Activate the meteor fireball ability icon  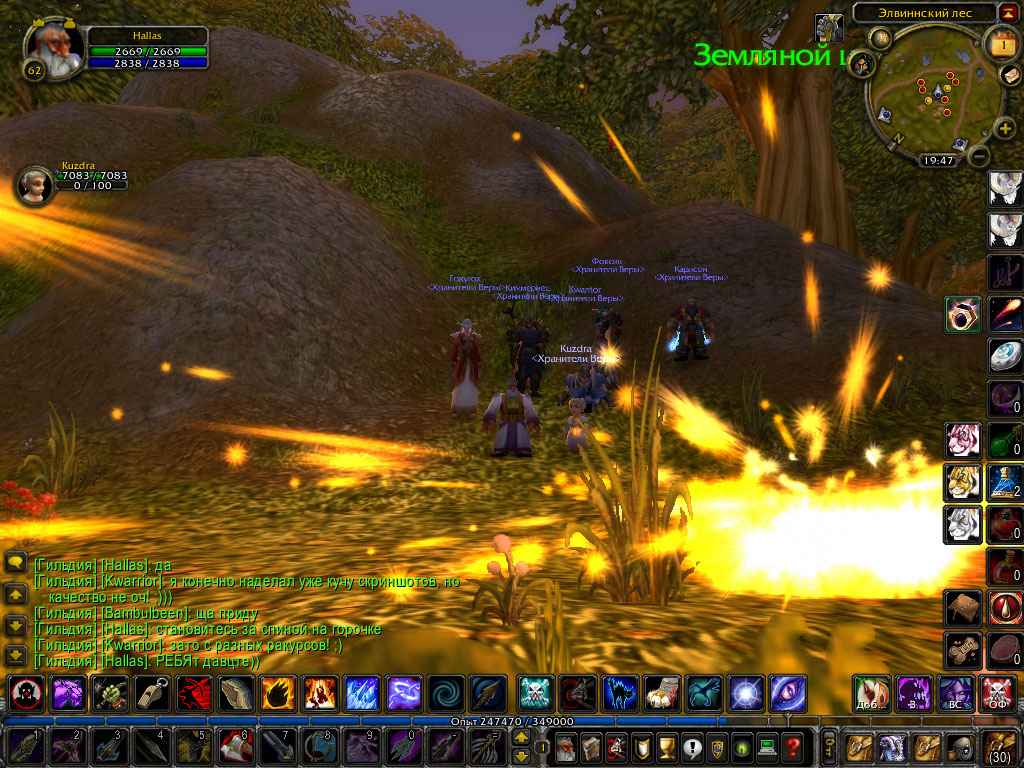[1005, 314]
